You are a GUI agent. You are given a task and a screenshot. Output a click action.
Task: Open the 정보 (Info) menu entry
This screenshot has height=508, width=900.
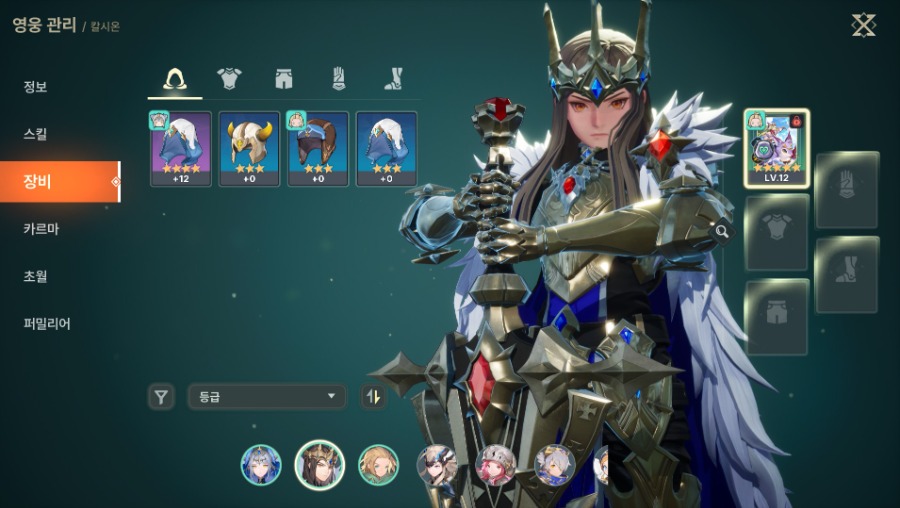pos(36,87)
